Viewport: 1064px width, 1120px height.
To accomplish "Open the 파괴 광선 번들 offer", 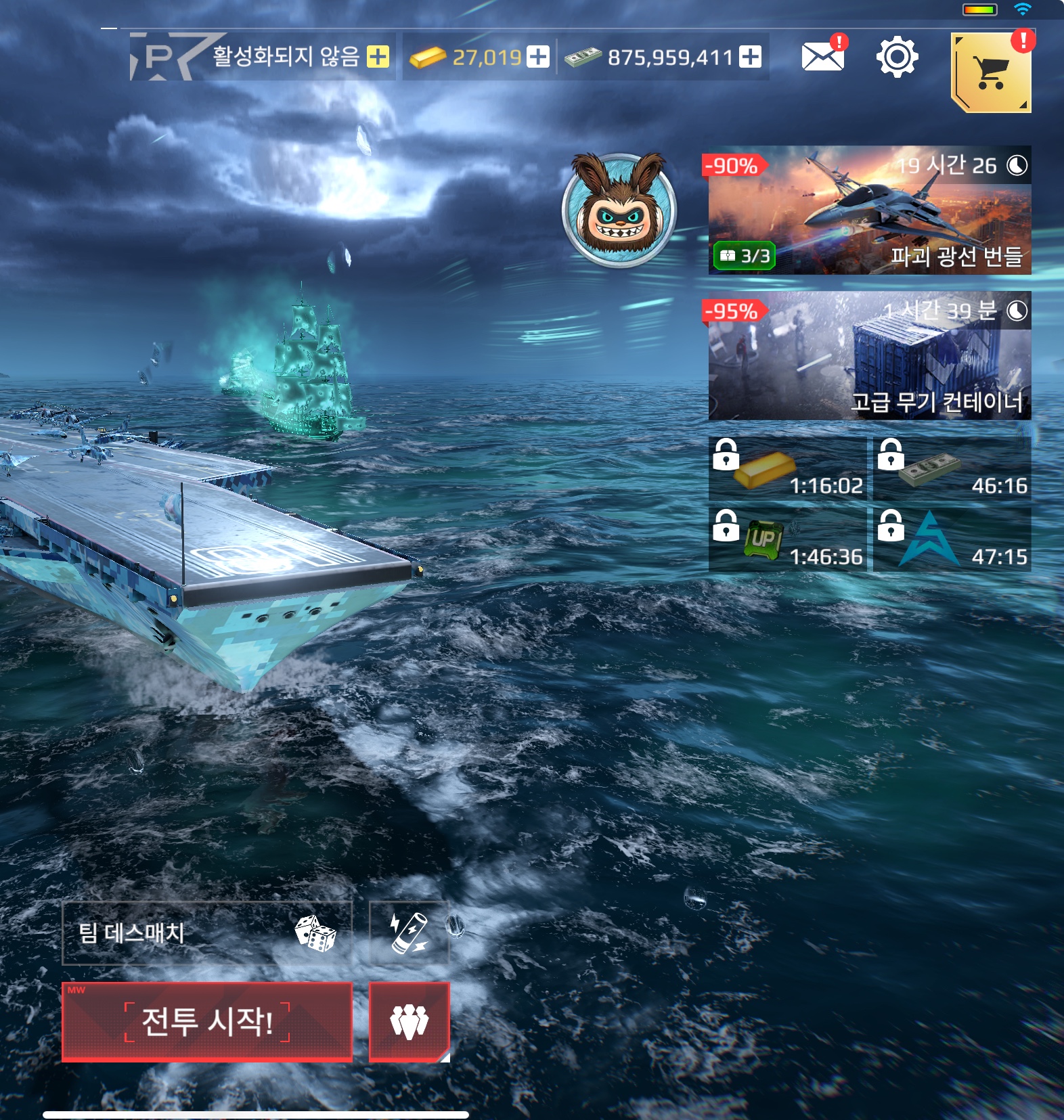I will coord(870,210).
